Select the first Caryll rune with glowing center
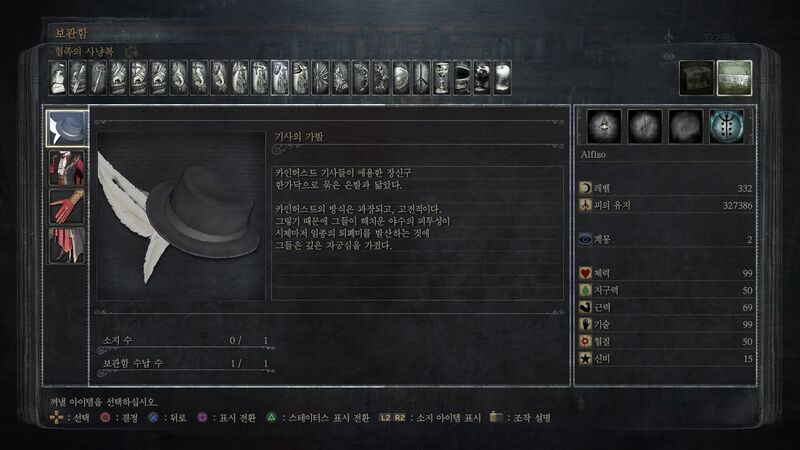Viewport: 800px width, 450px height. click(604, 127)
